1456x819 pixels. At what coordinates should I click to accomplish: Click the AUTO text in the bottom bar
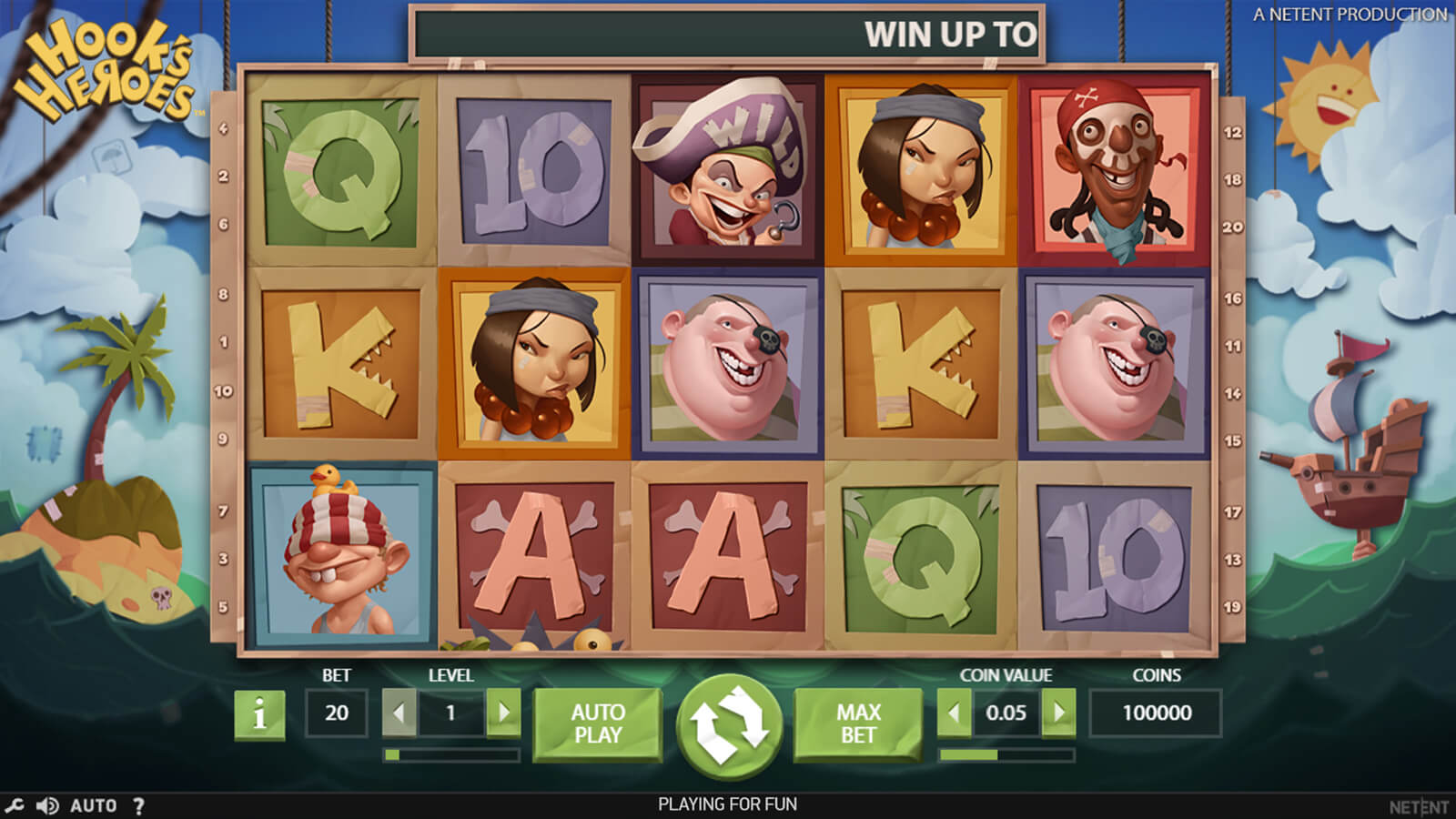(94, 805)
